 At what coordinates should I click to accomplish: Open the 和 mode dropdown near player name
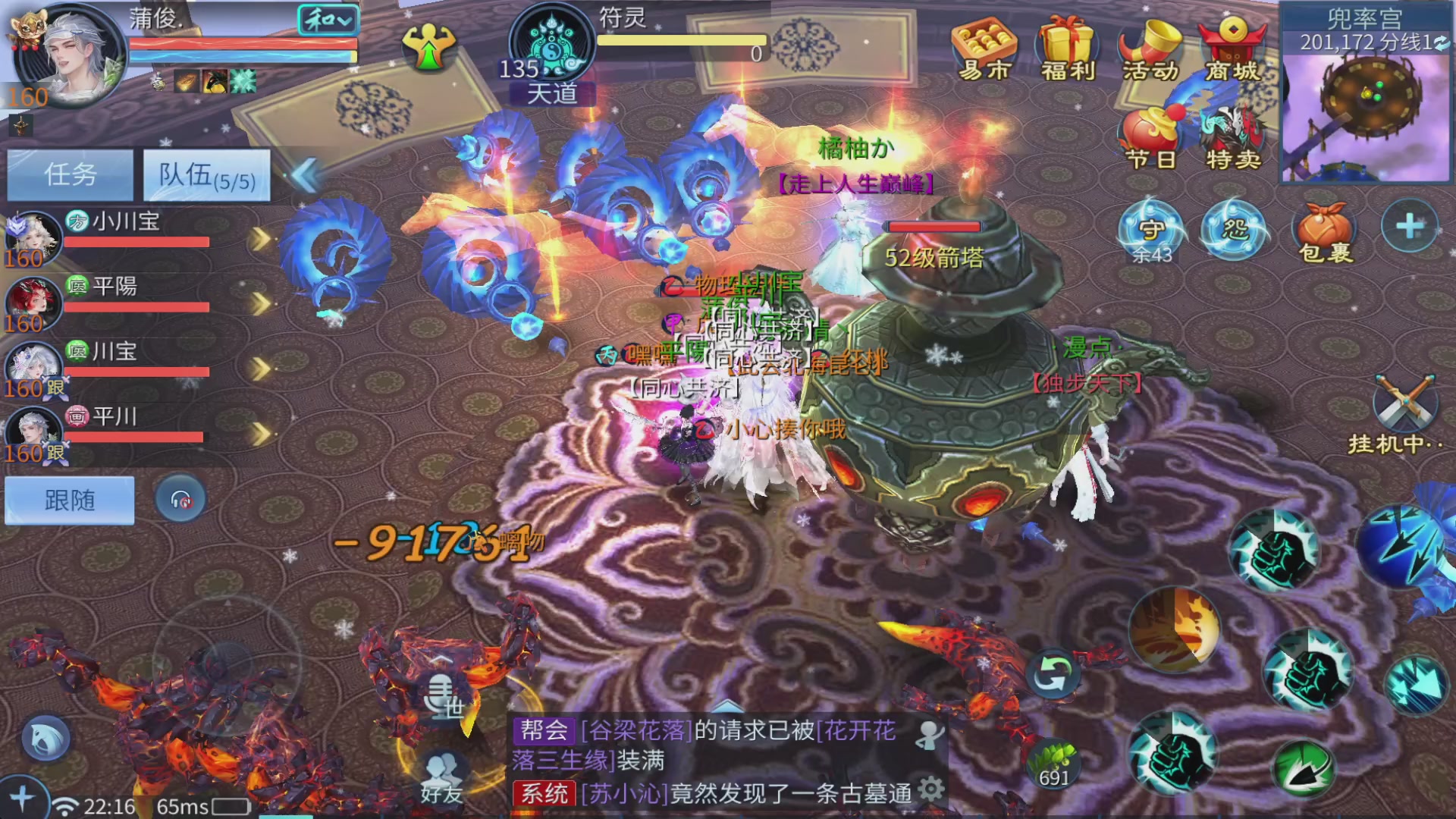[328, 21]
